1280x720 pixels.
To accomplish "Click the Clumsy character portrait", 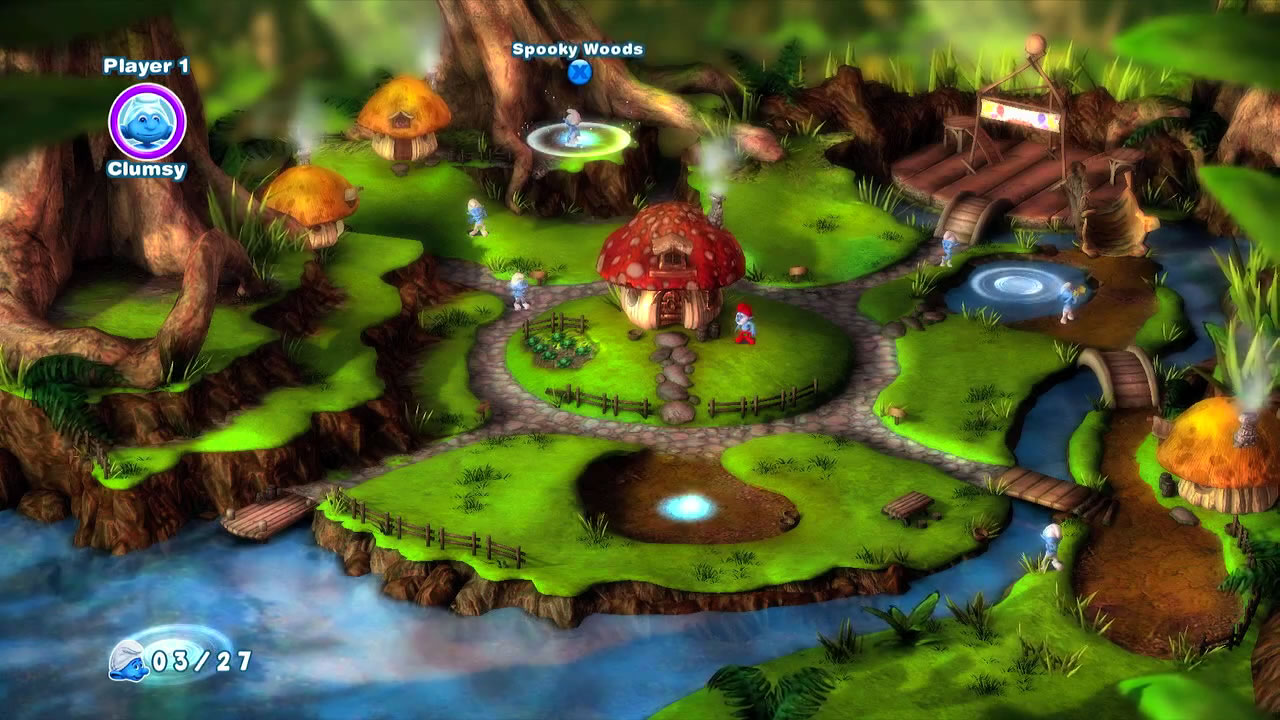I will pos(147,121).
